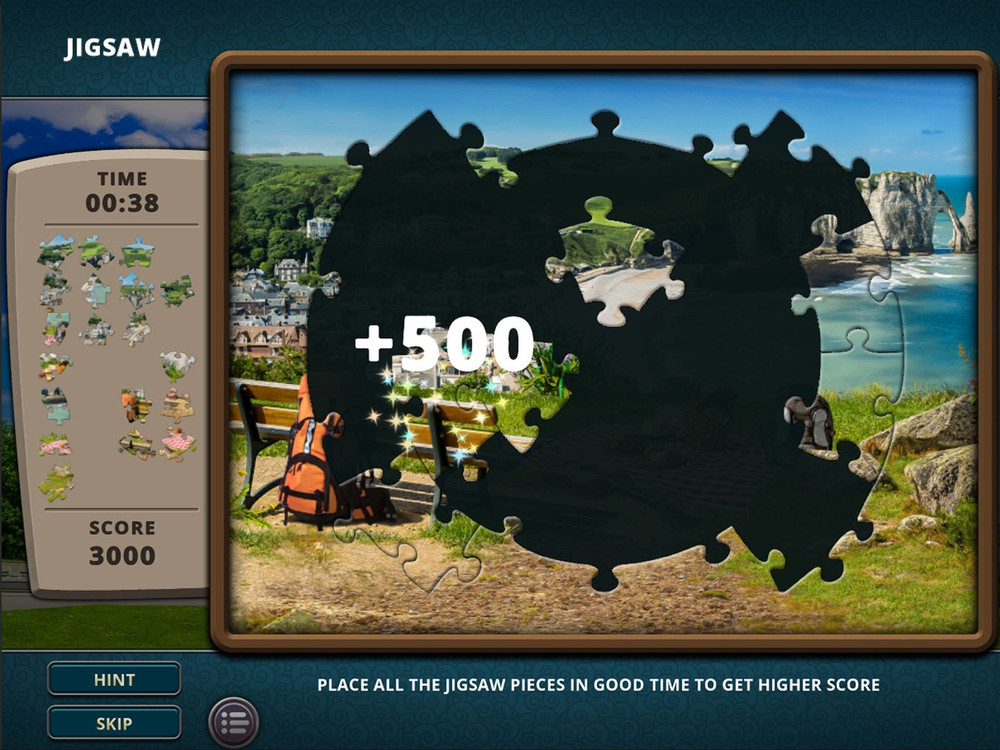Skip the jigsaw puzzle with SKIP
This screenshot has width=1000, height=750.
114,722
